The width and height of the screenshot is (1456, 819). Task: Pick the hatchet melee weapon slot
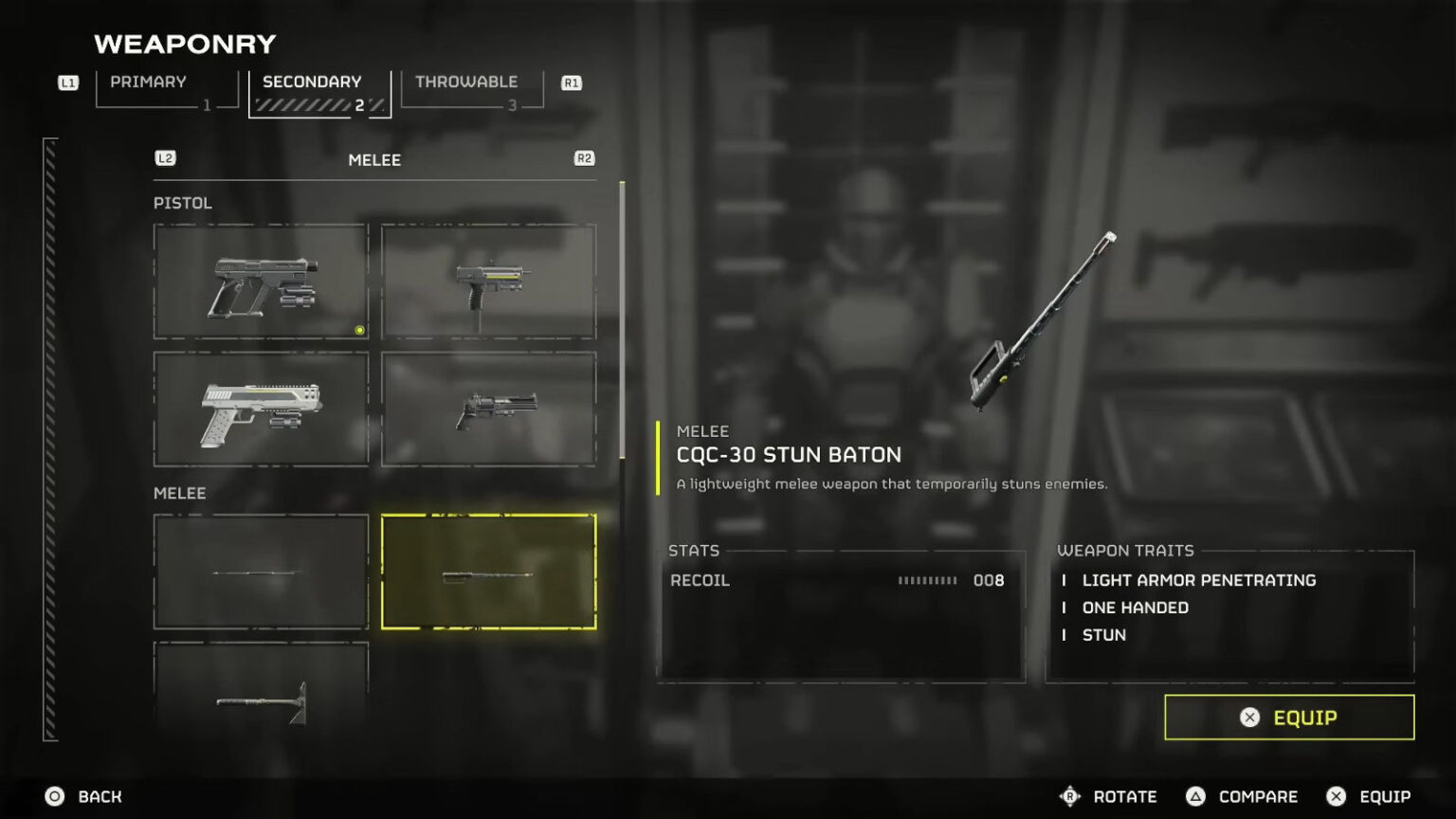click(261, 686)
